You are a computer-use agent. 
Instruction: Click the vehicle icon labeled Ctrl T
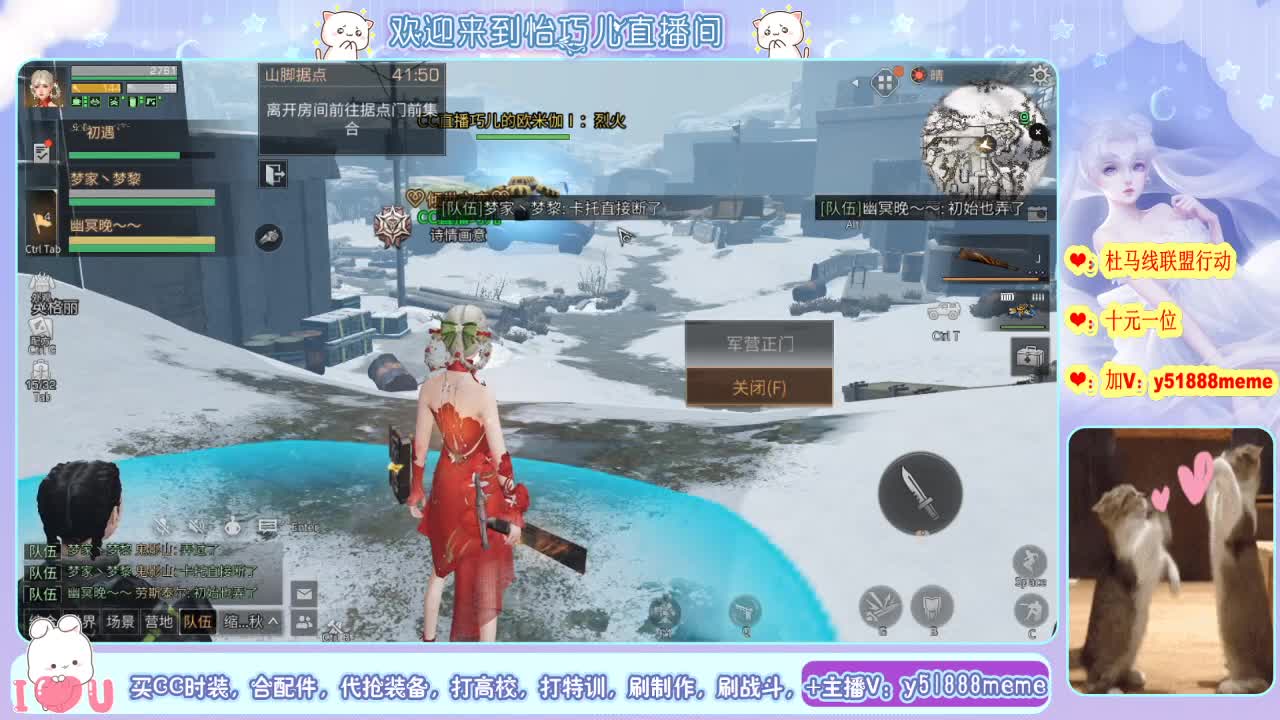(945, 310)
